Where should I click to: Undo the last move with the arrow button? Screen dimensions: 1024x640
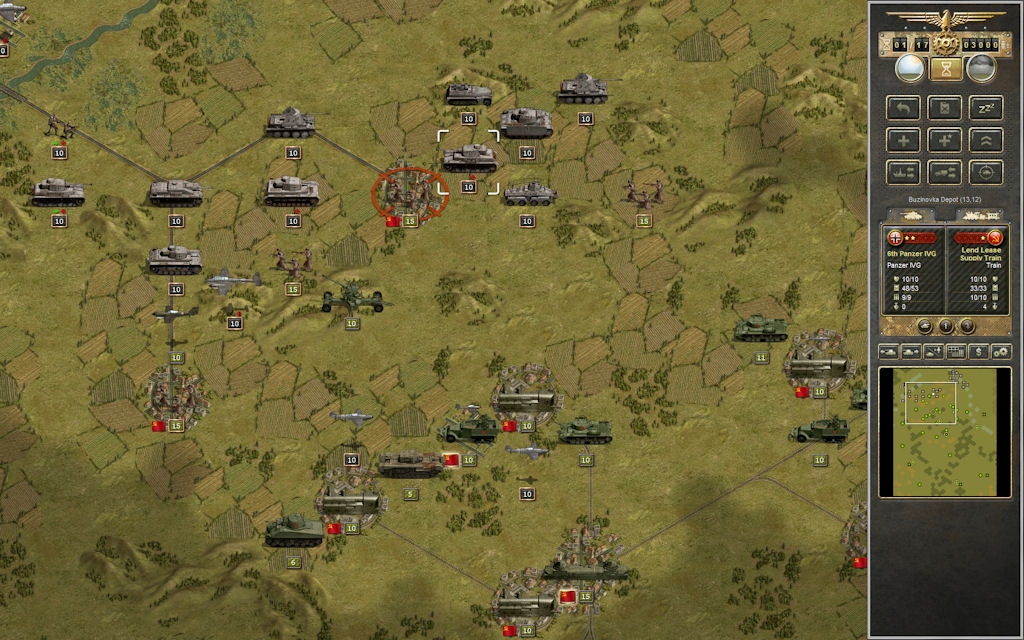903,107
